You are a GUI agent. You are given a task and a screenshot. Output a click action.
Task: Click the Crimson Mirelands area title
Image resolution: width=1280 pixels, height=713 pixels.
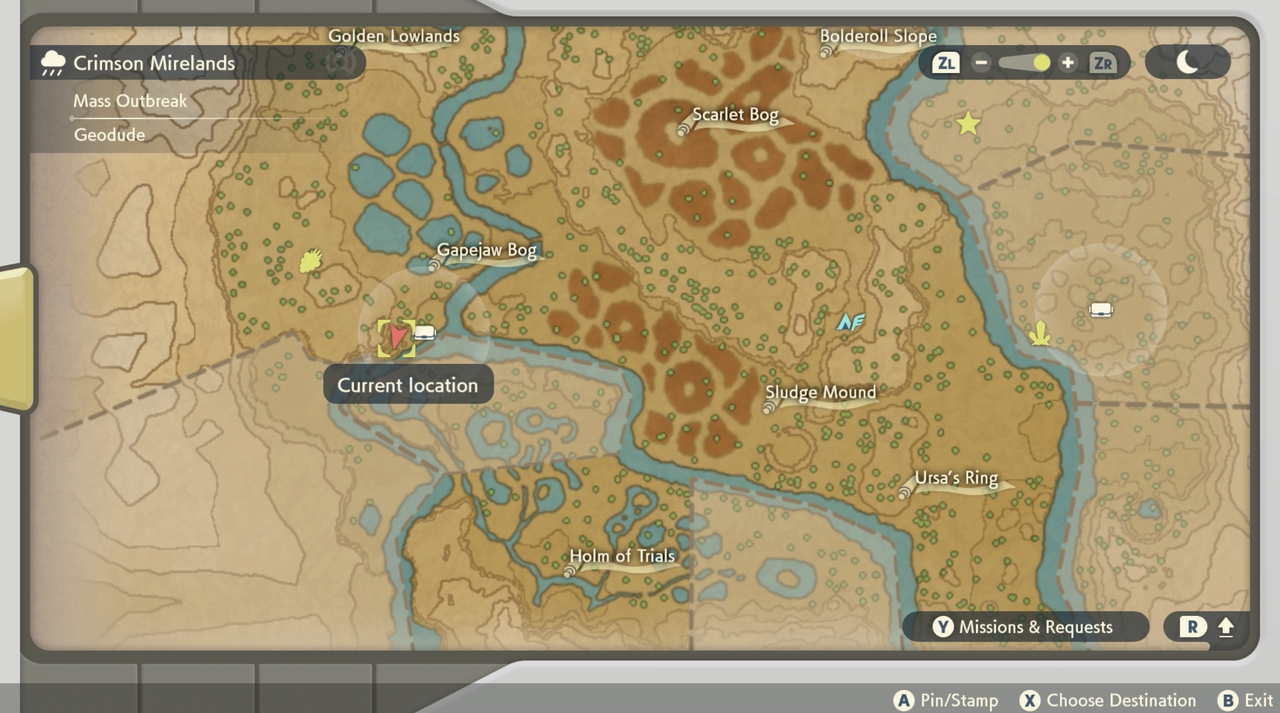(154, 63)
